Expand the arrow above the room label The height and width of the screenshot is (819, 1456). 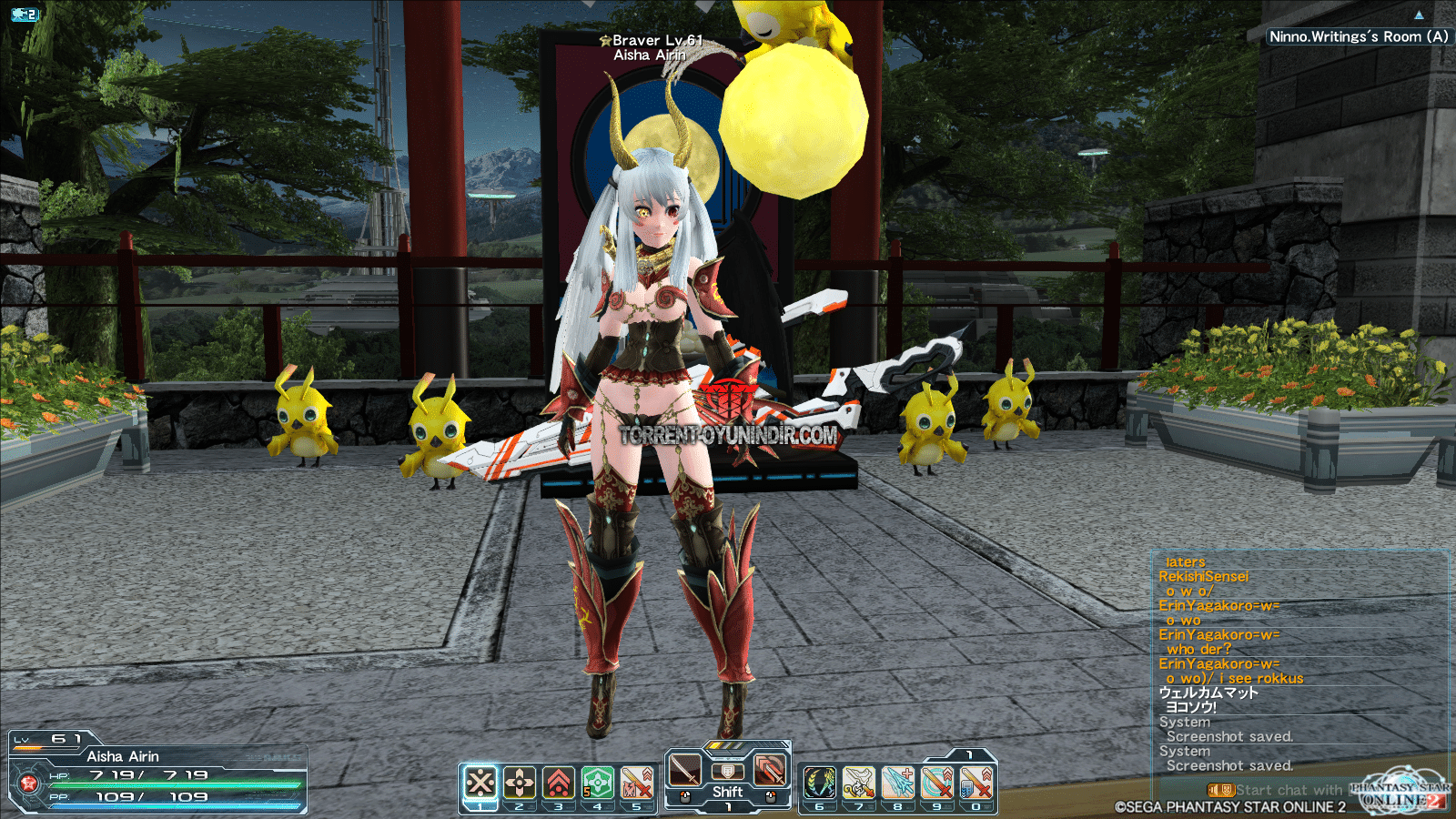[1419, 15]
